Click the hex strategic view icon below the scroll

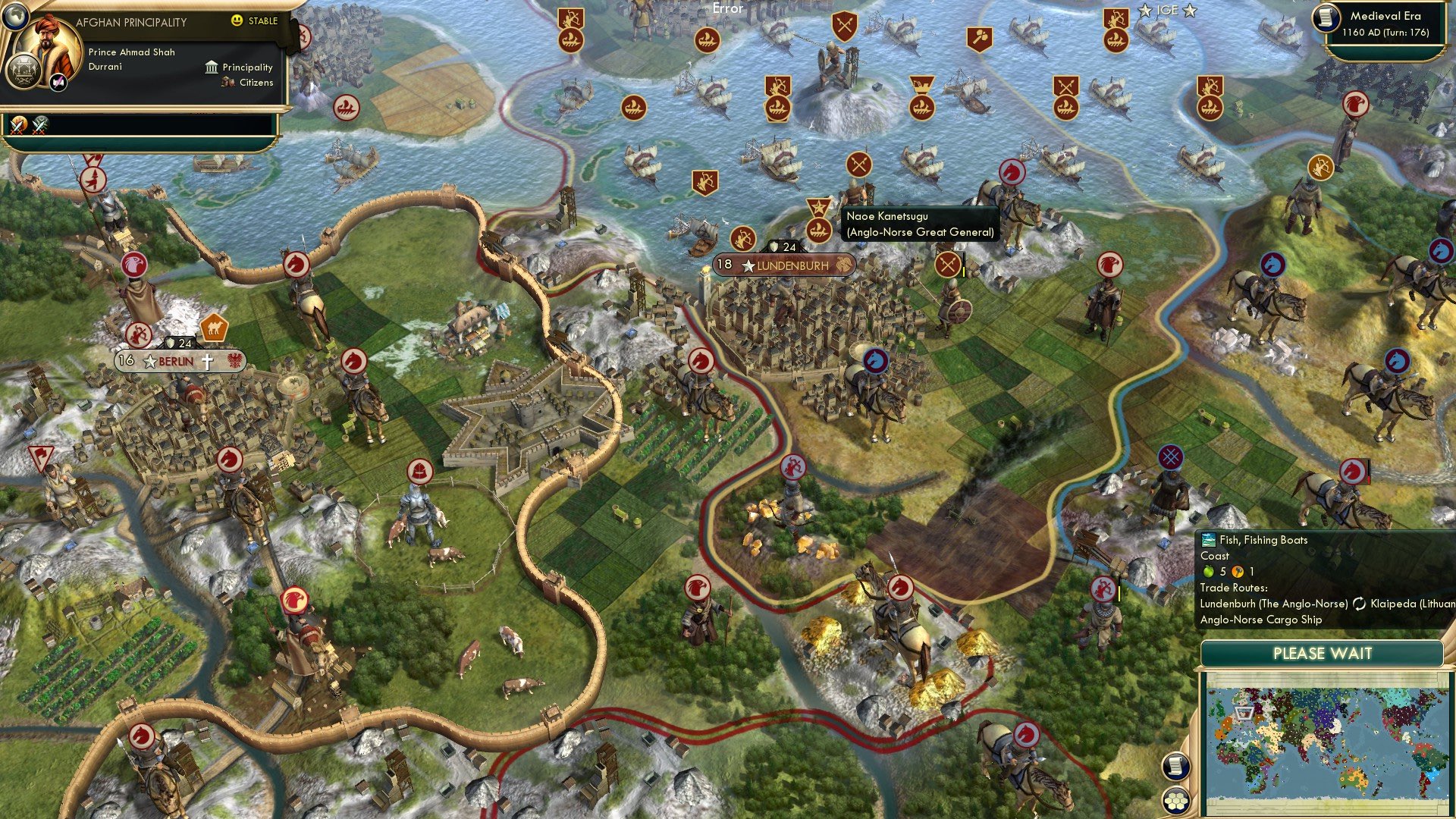pyautogui.click(x=1176, y=802)
